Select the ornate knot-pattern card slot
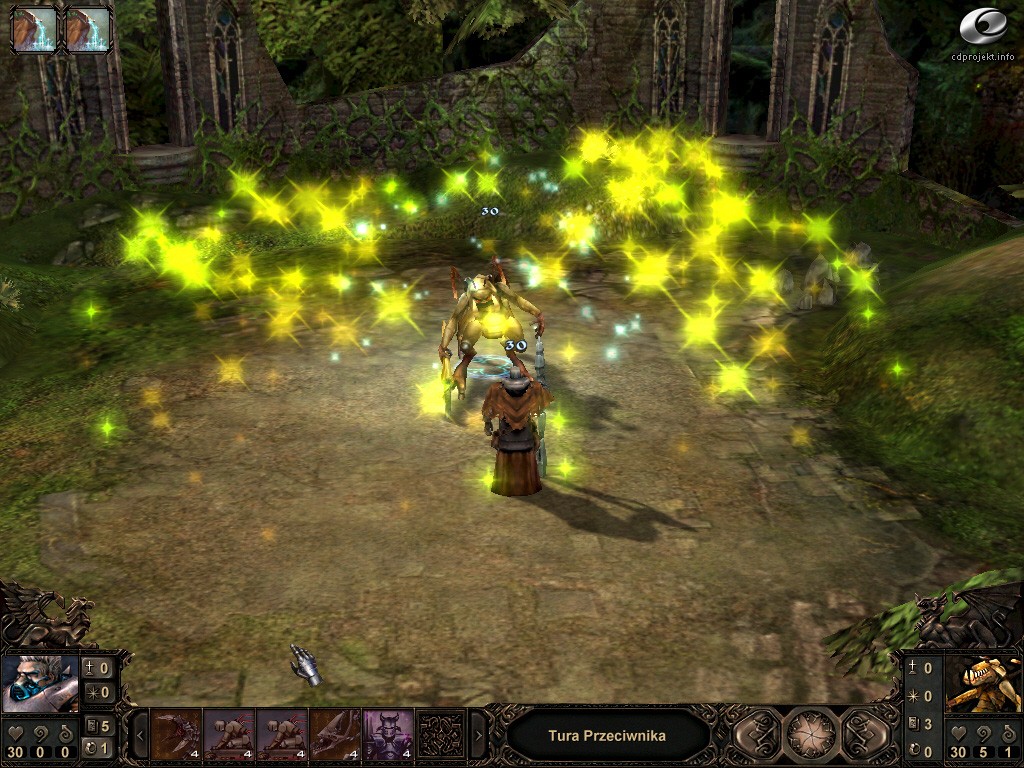Viewport: 1024px width, 768px height. [x=441, y=735]
